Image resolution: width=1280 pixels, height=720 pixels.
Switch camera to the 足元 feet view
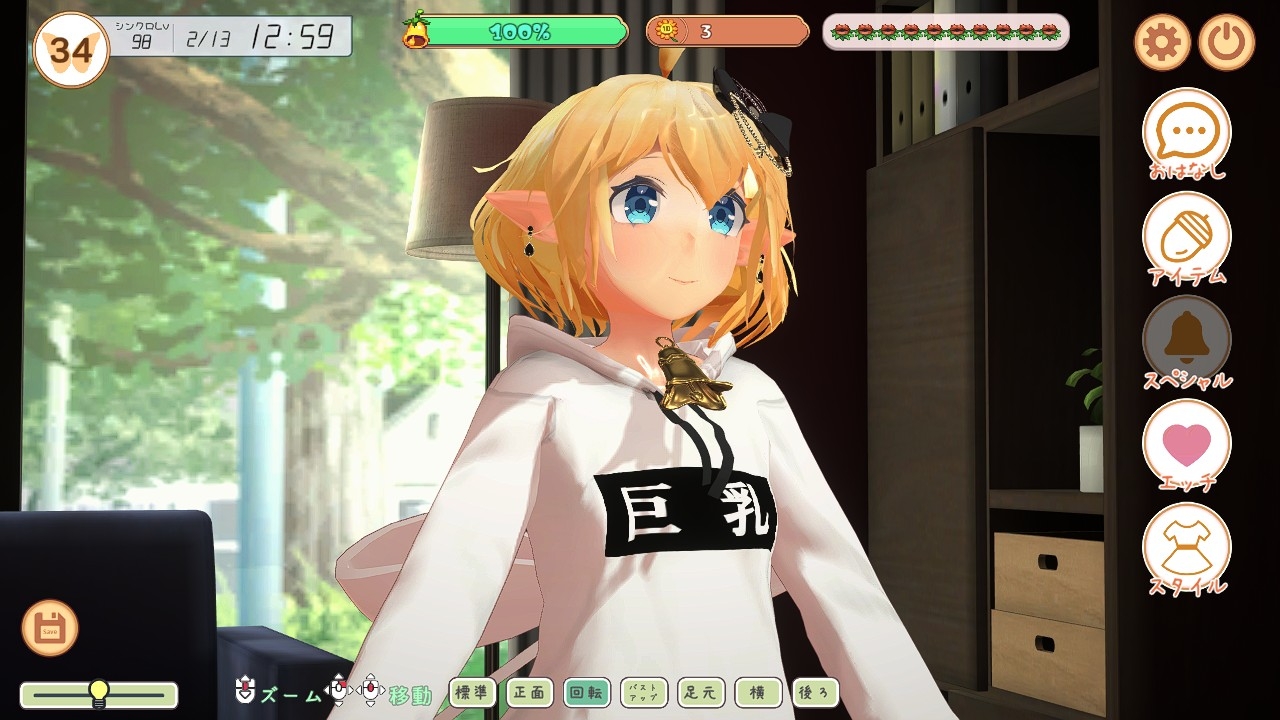701,692
